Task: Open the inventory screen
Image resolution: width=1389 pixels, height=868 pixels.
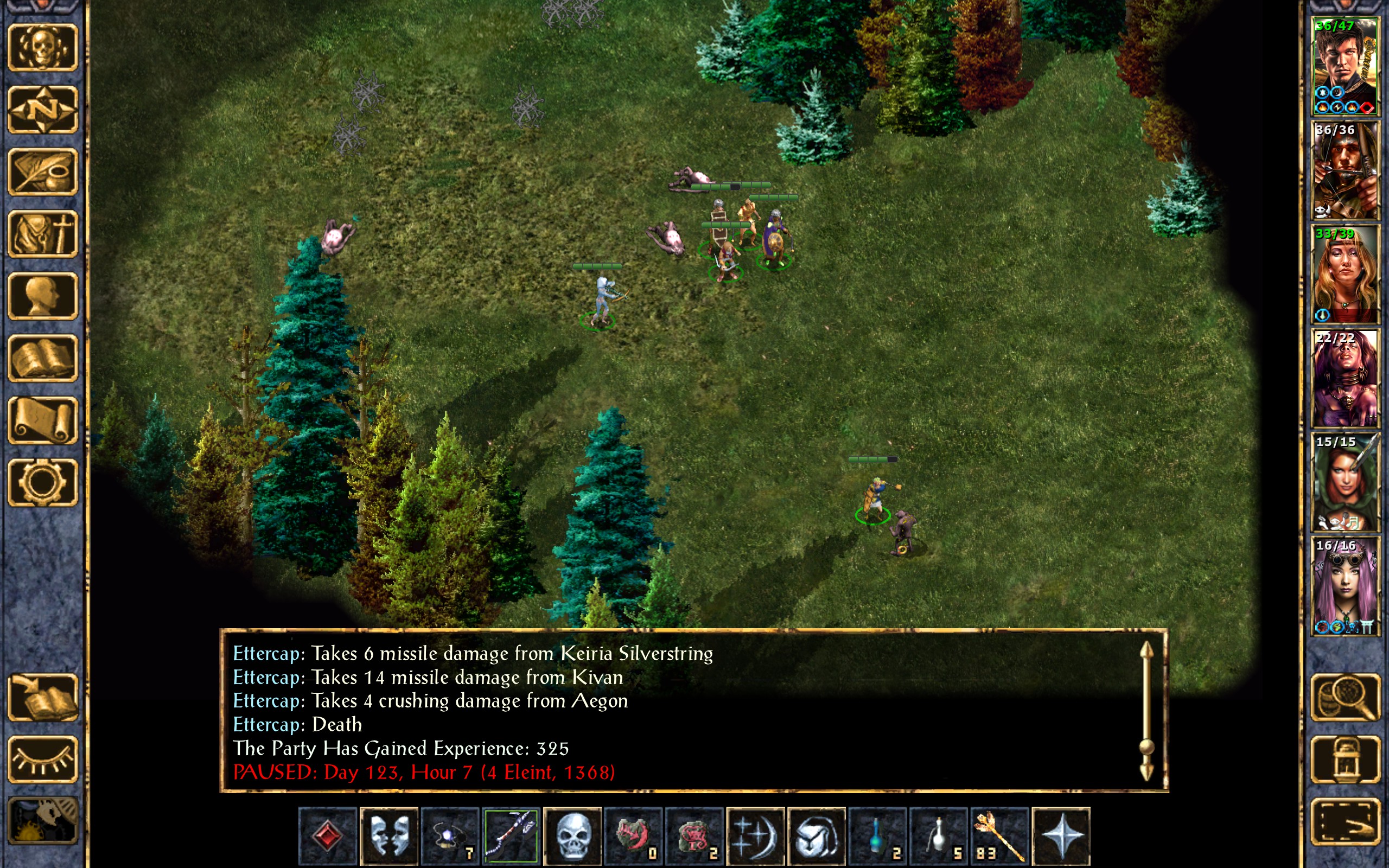Action: pos(43,234)
